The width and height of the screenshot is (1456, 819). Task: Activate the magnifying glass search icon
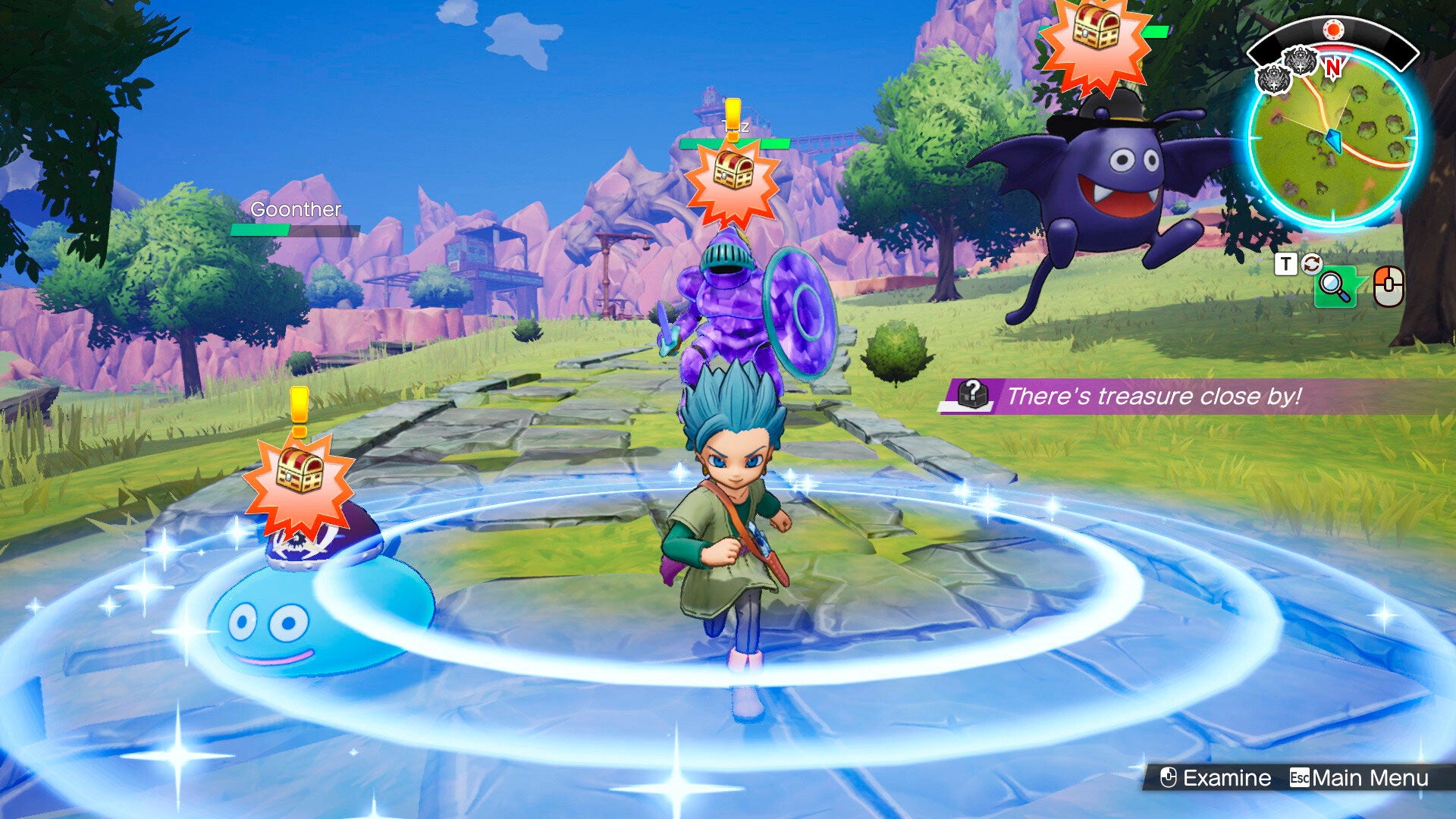coord(1335,287)
